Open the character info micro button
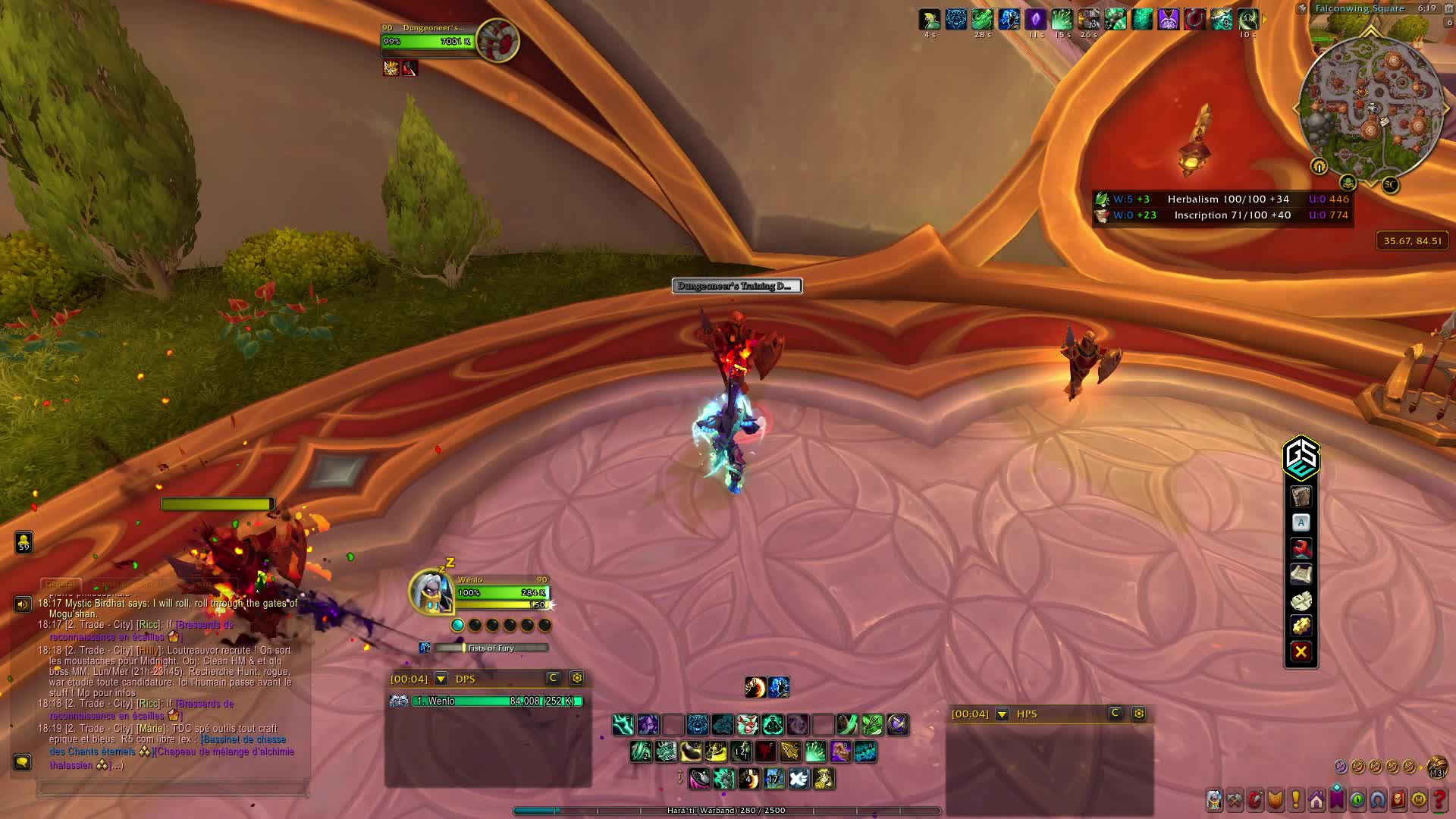This screenshot has height=819, width=1456. coord(1215,799)
